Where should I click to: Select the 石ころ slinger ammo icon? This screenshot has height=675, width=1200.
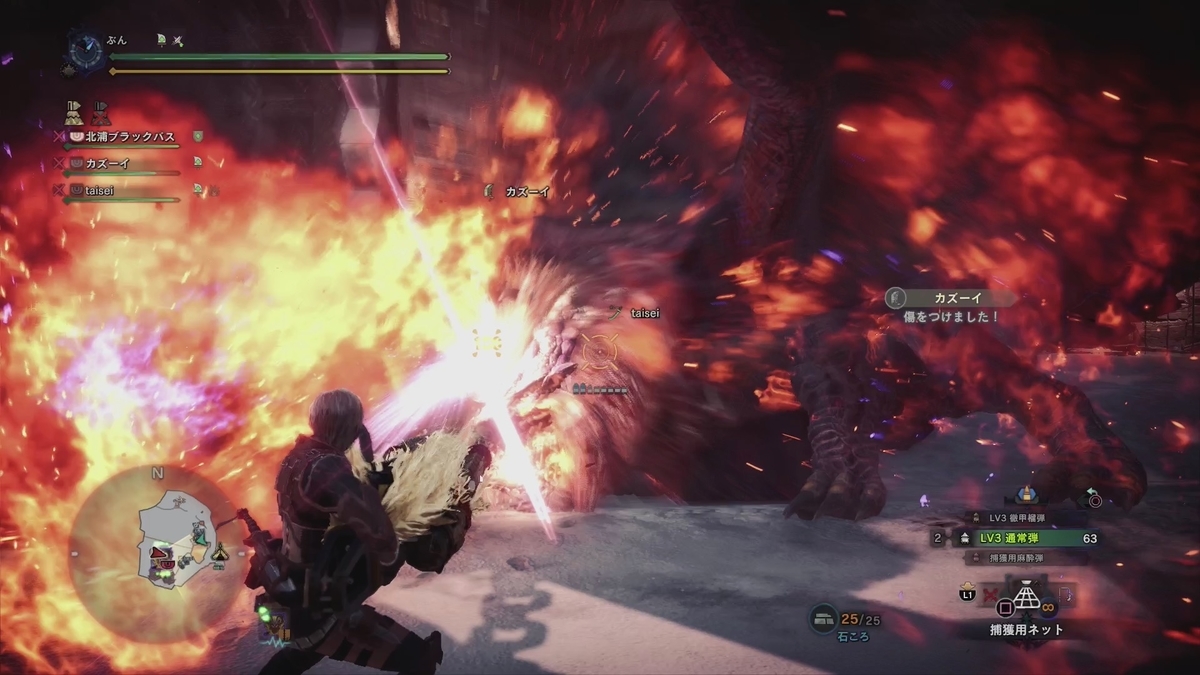tap(823, 621)
